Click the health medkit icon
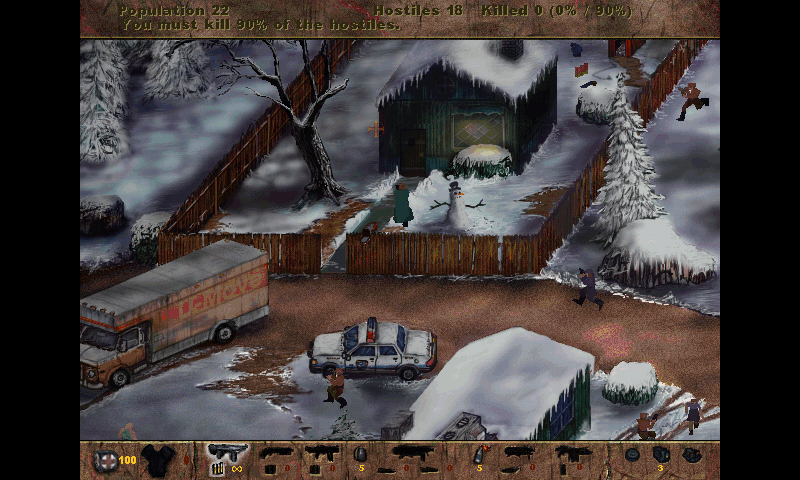Viewport: 800px width, 480px height. pos(105,460)
